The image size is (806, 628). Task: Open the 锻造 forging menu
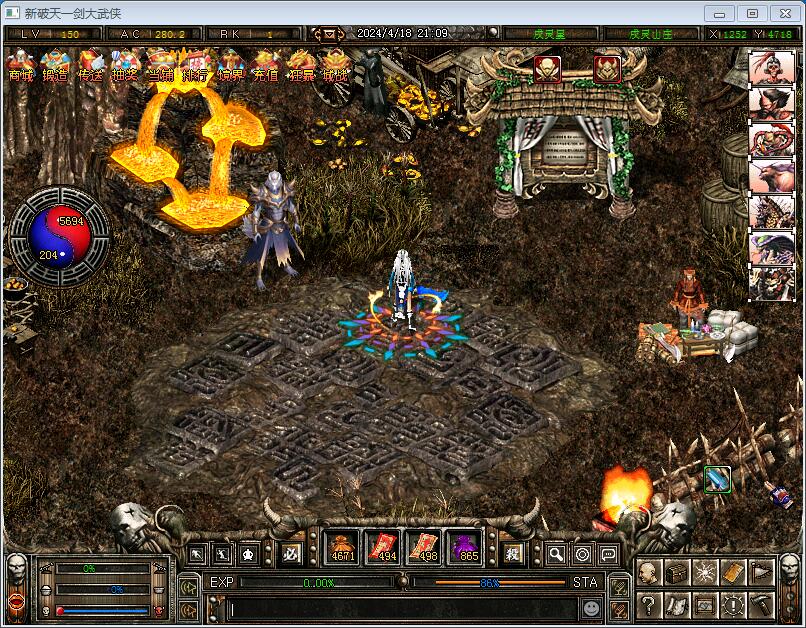(55, 66)
